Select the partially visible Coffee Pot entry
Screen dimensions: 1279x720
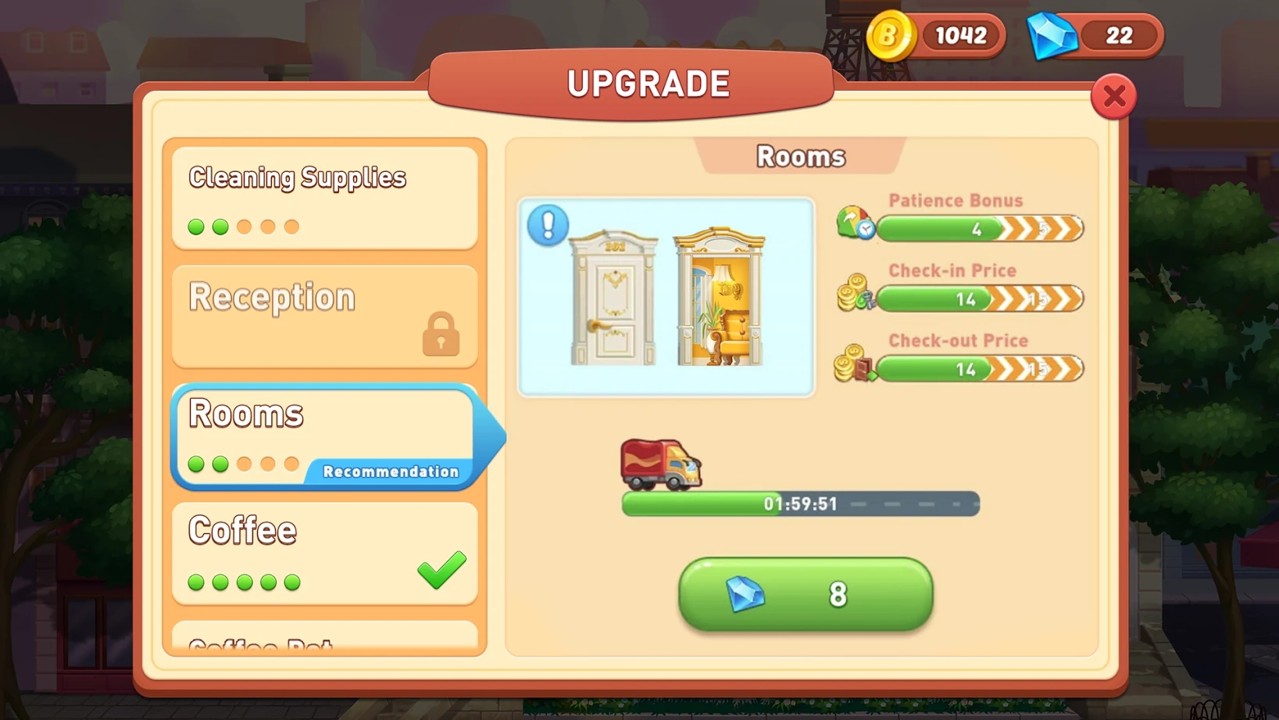coord(324,642)
